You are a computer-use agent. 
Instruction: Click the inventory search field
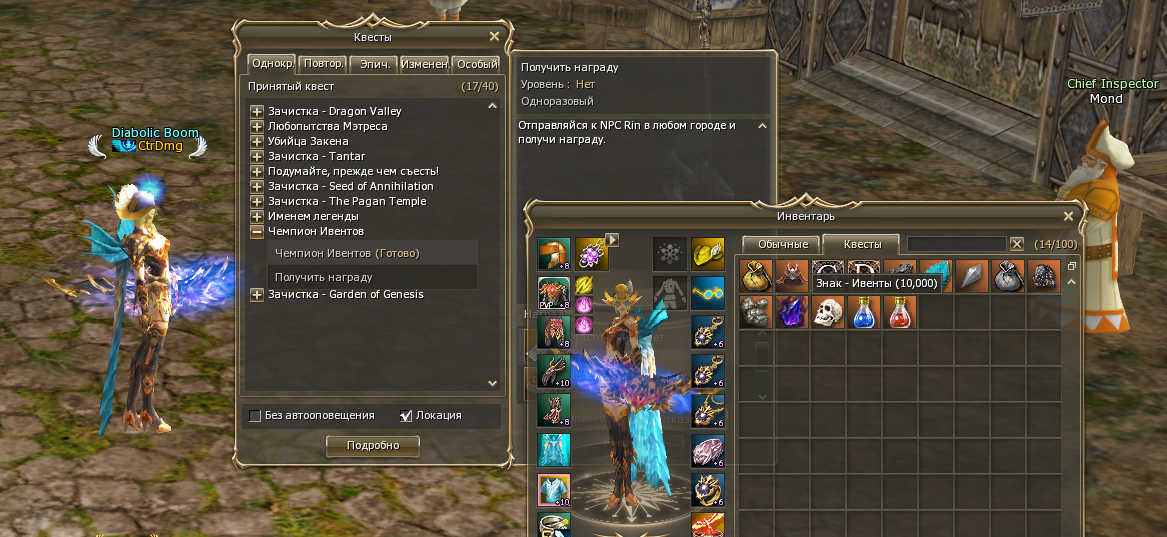pyautogui.click(x=955, y=244)
